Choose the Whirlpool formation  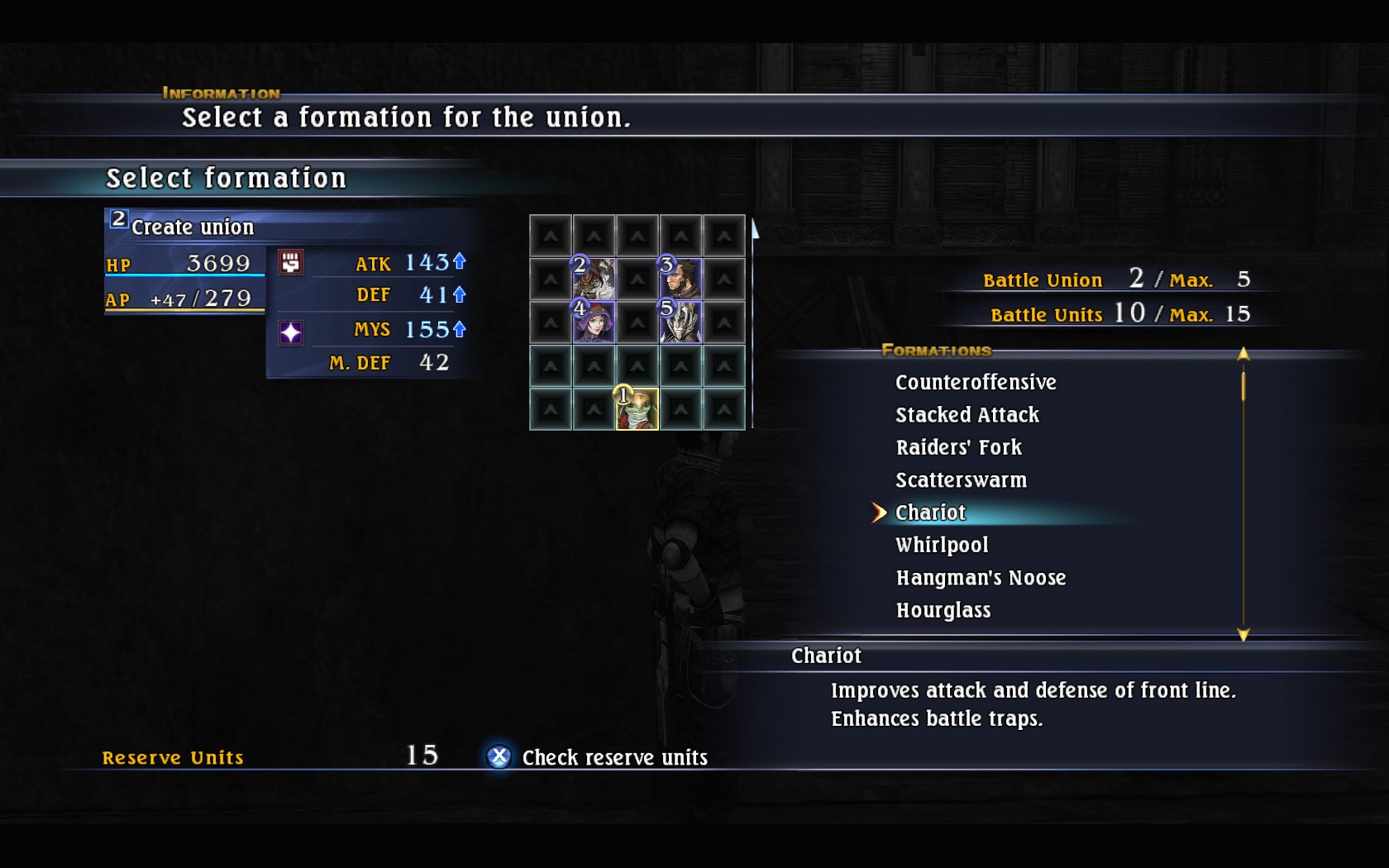click(942, 545)
